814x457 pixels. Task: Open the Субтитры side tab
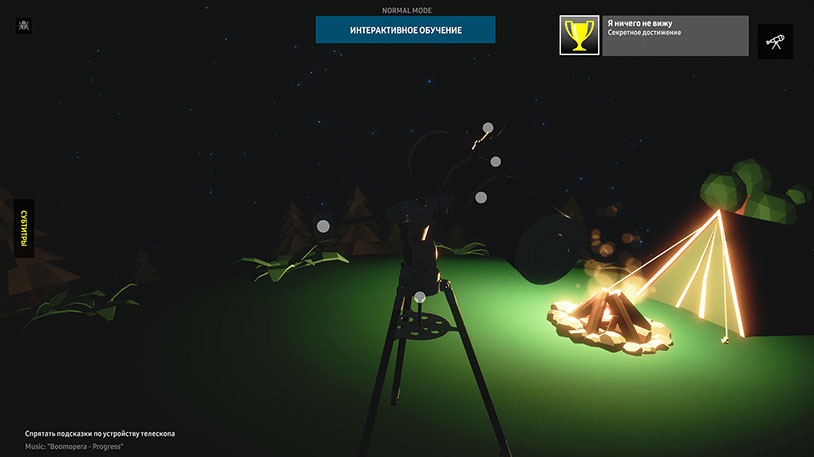point(23,228)
